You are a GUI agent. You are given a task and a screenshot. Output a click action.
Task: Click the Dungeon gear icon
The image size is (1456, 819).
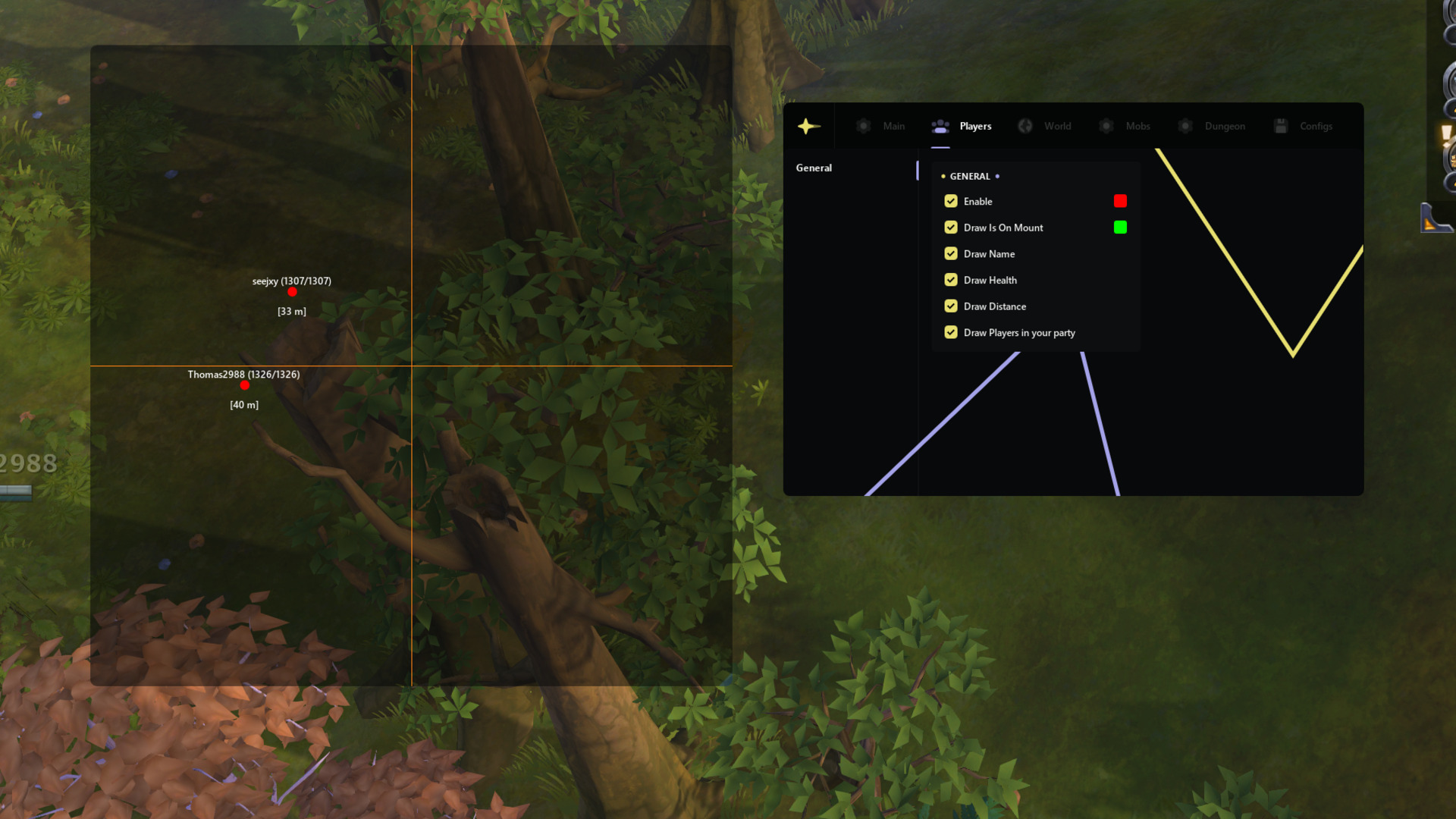click(x=1185, y=126)
